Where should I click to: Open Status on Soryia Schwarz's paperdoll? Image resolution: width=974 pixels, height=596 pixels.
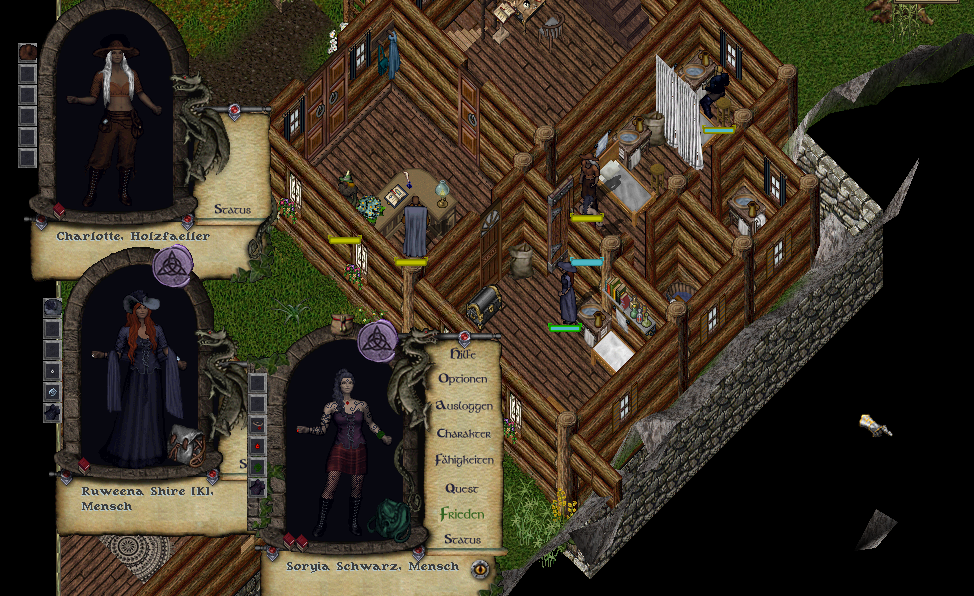coord(462,540)
